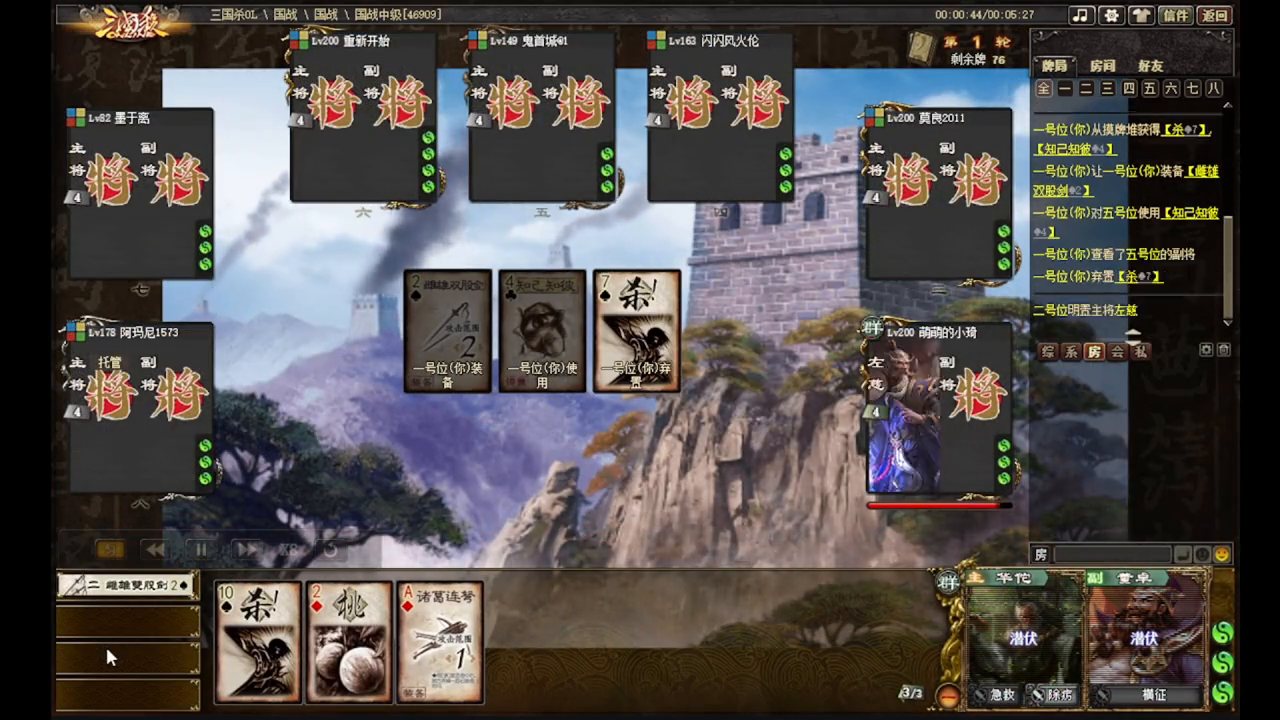Choose the diamond 2 桃 peach card
Viewport: 1280px width, 720px height.
pos(349,642)
